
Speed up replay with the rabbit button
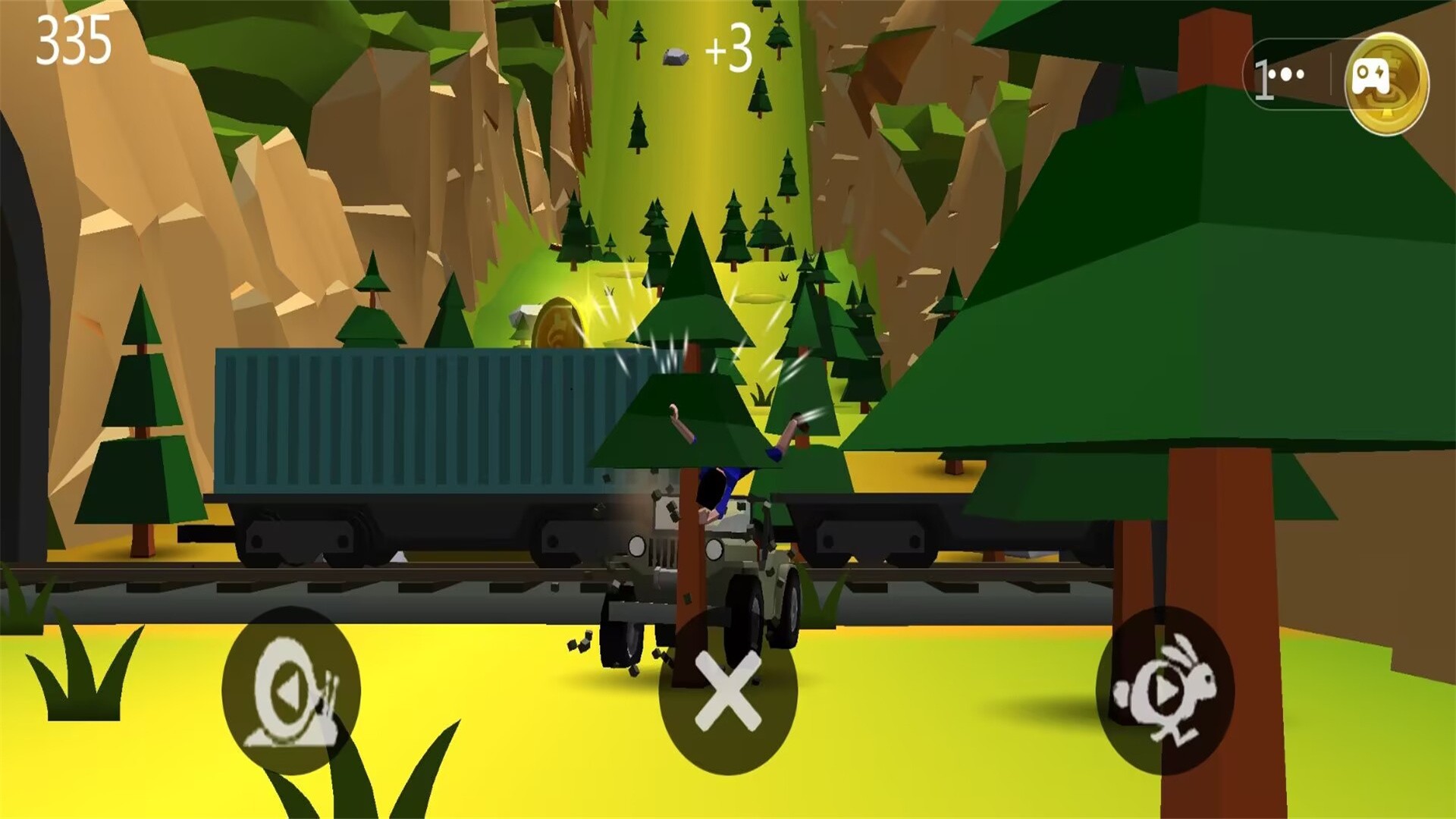tap(1165, 691)
